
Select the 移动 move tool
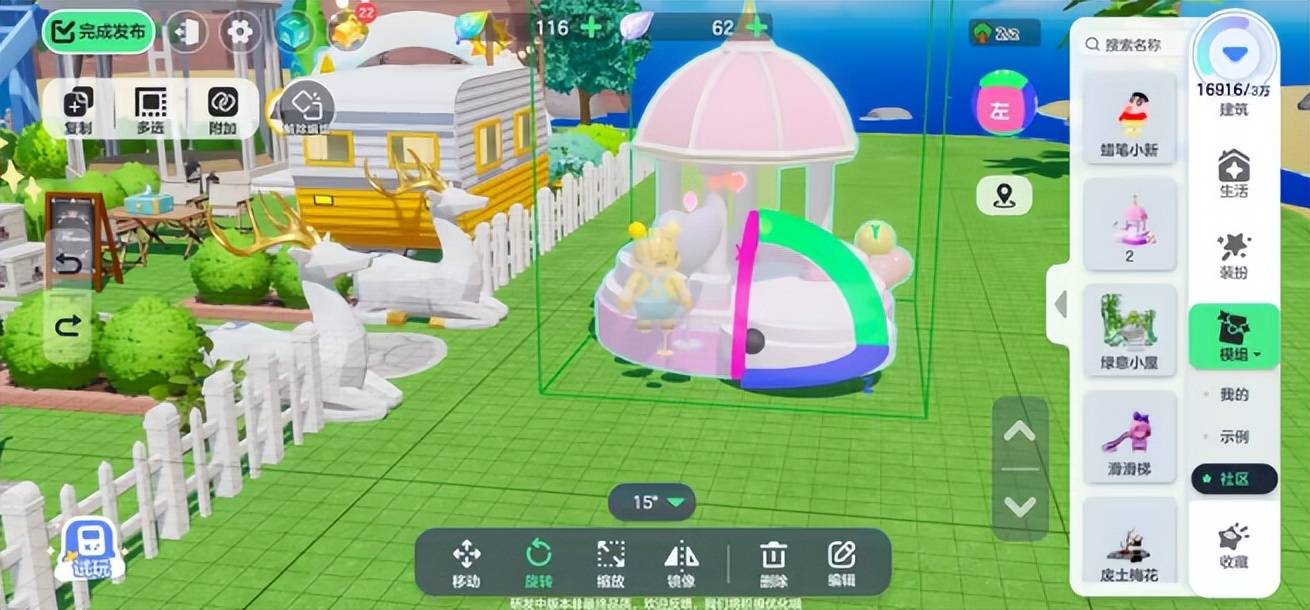coord(466,563)
